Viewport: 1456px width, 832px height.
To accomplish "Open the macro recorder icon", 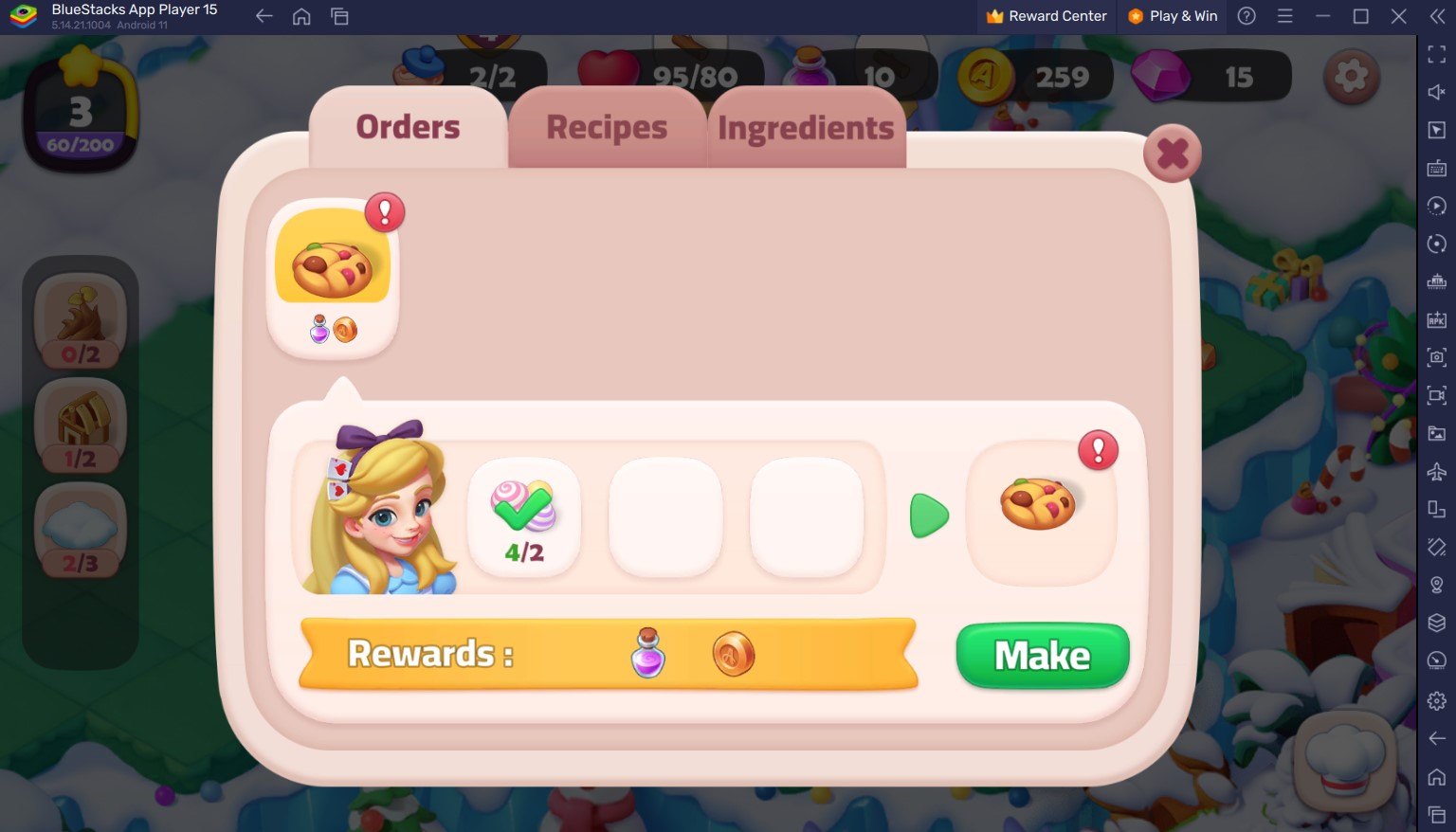I will coord(1436,206).
